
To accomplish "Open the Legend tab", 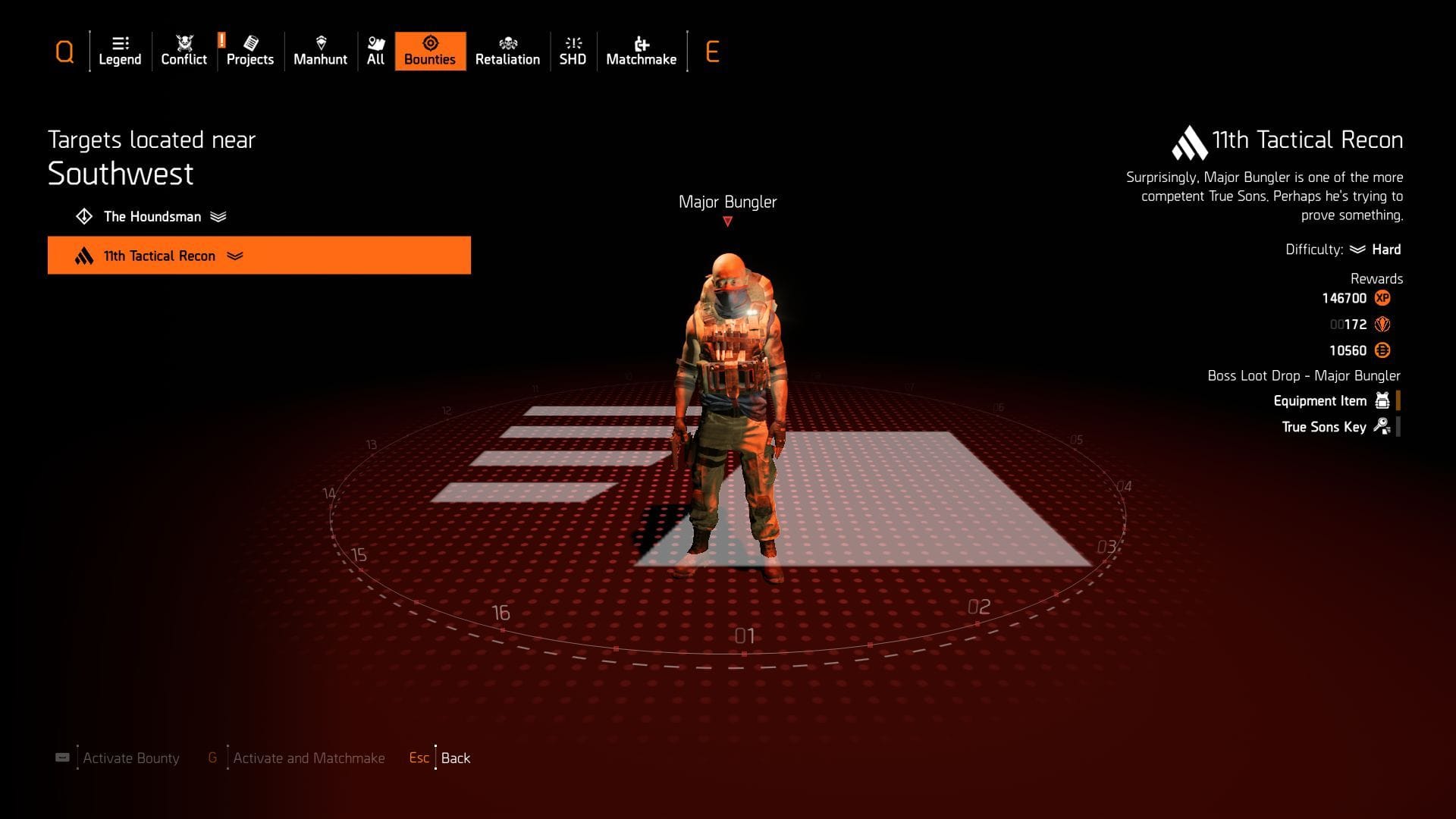I will click(120, 42).
